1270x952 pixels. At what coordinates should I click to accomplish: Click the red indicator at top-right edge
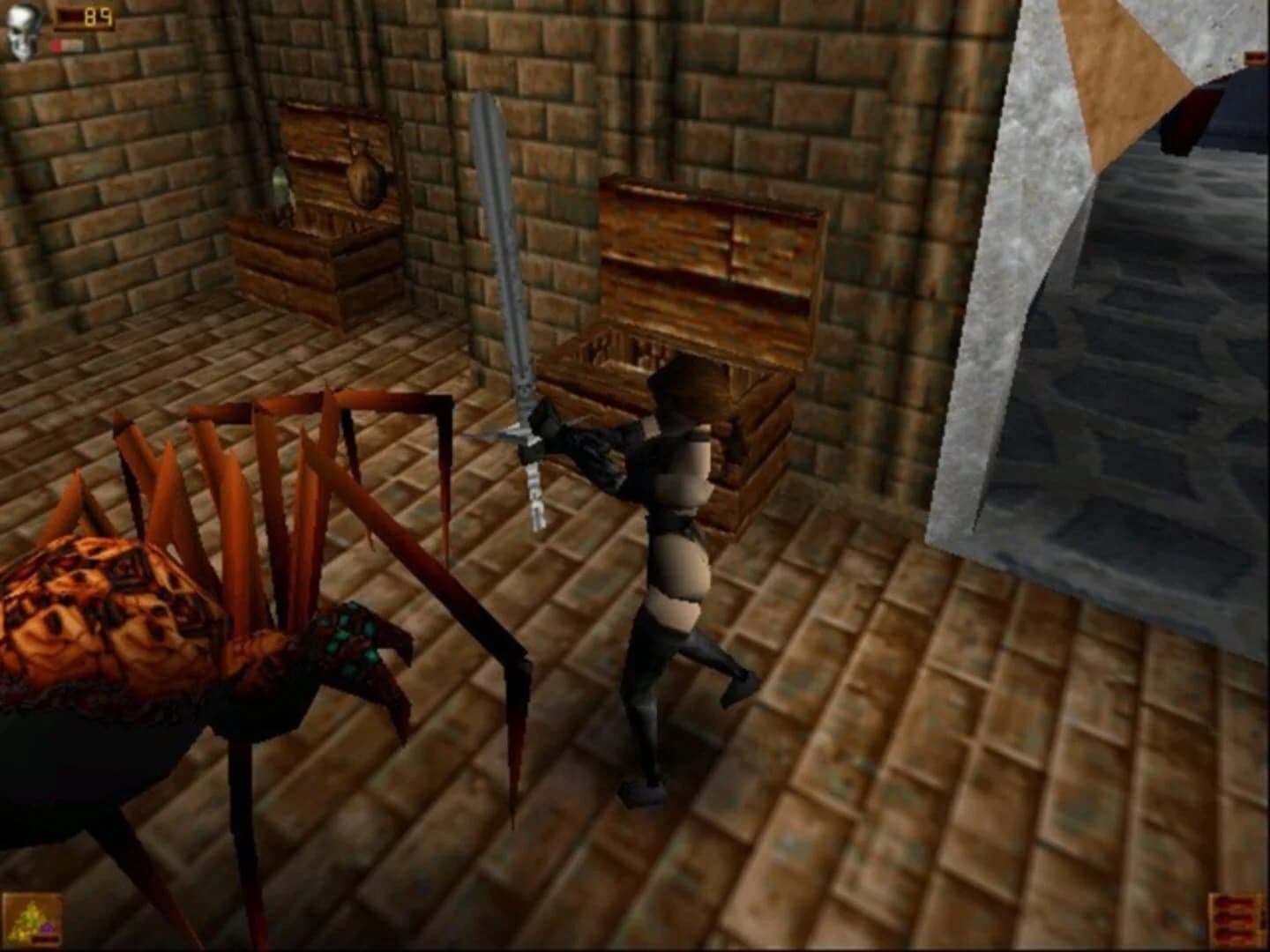point(1255,55)
